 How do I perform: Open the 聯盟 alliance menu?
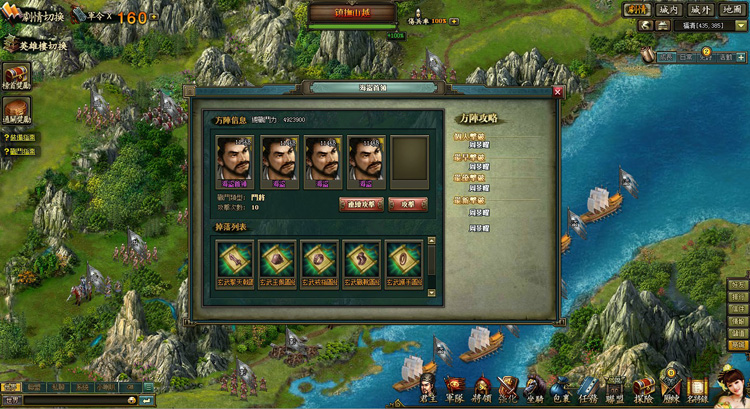point(614,387)
